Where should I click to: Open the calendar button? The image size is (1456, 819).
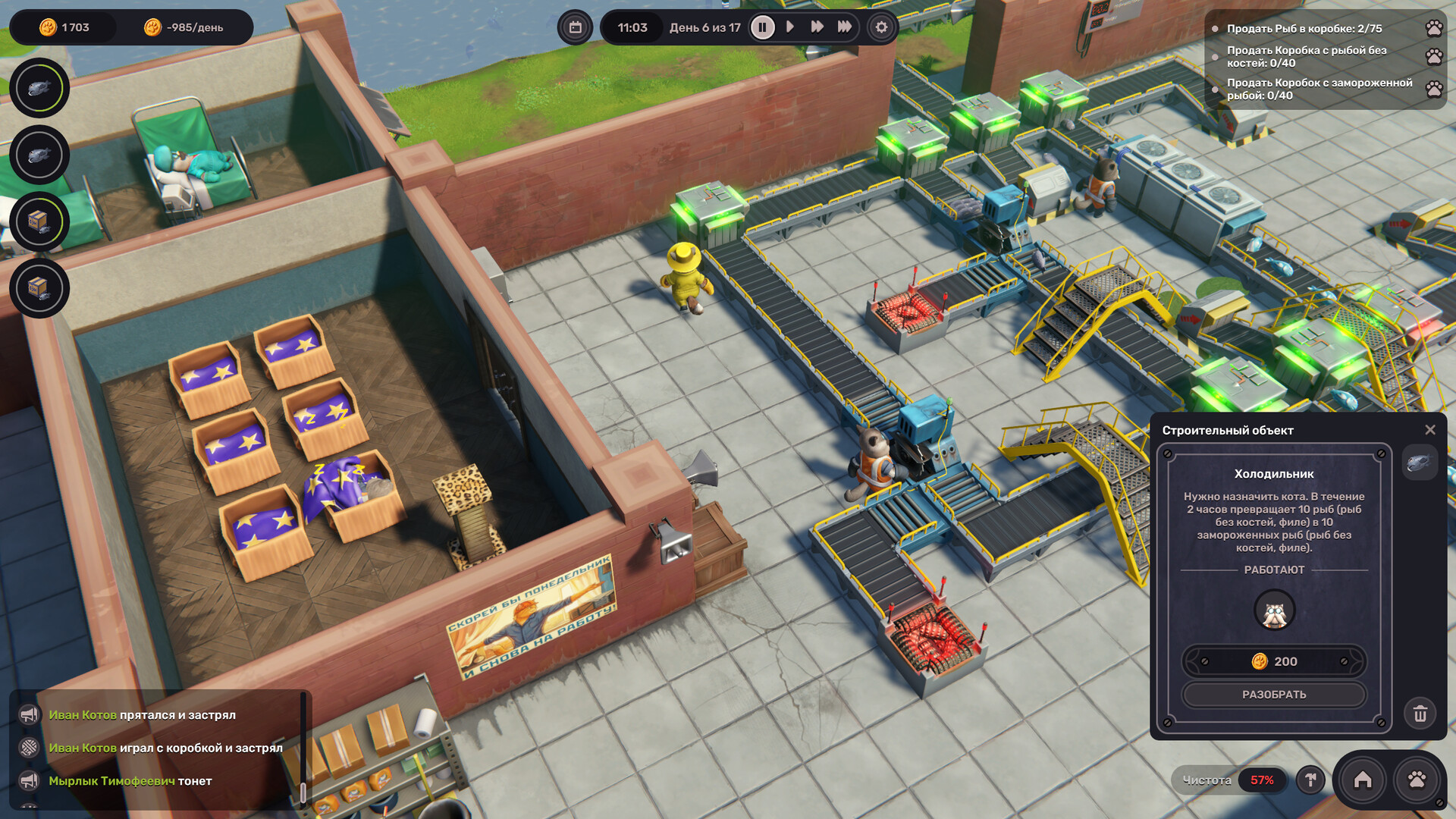pos(576,28)
